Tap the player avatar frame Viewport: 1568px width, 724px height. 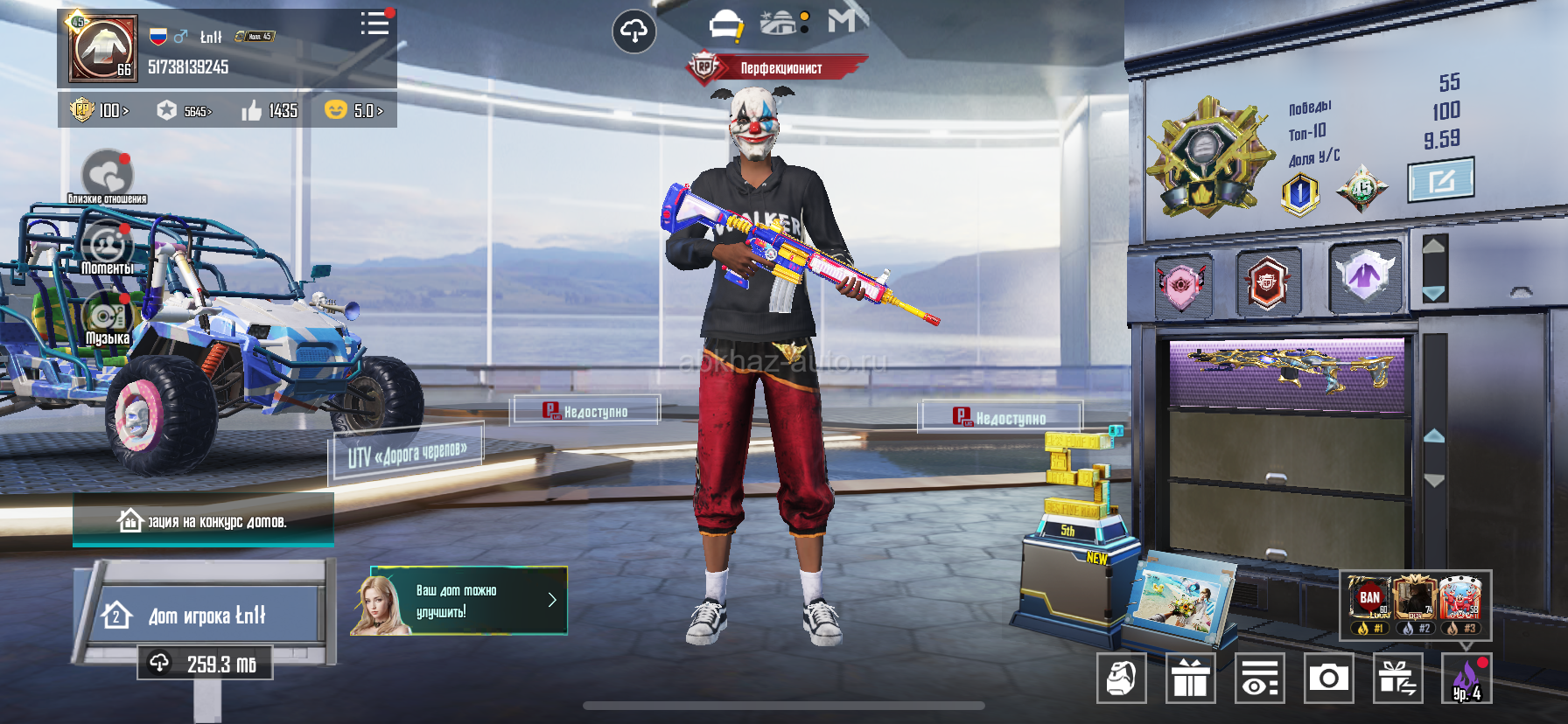coord(103,49)
